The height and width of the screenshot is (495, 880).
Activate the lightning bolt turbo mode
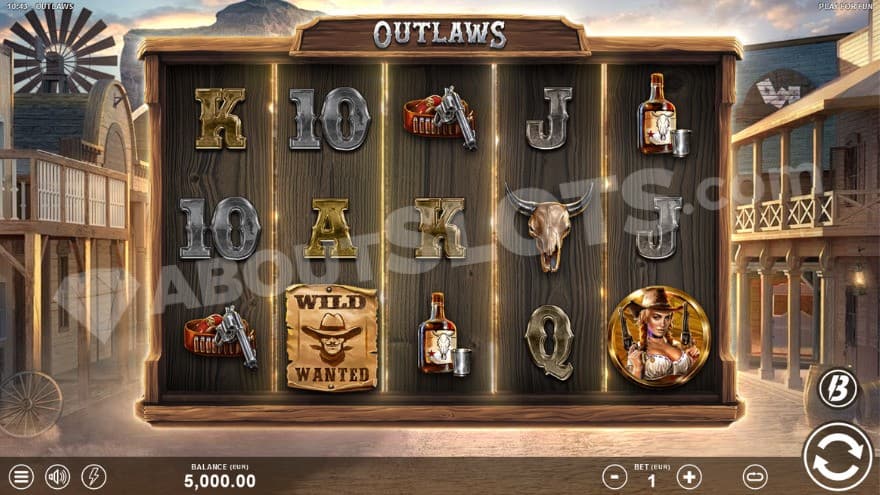click(94, 477)
